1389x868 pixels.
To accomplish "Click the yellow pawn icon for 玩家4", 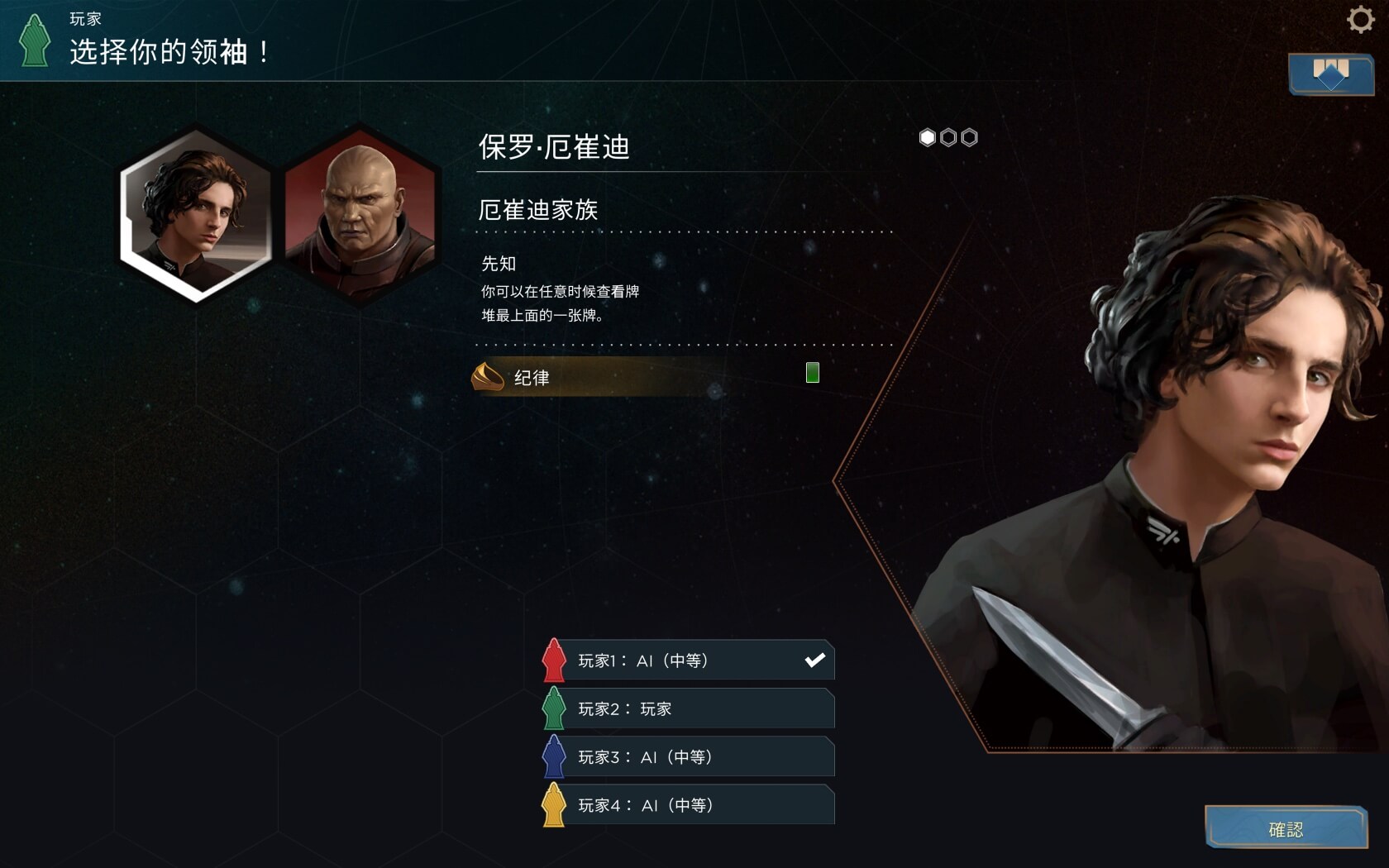I will (x=554, y=804).
